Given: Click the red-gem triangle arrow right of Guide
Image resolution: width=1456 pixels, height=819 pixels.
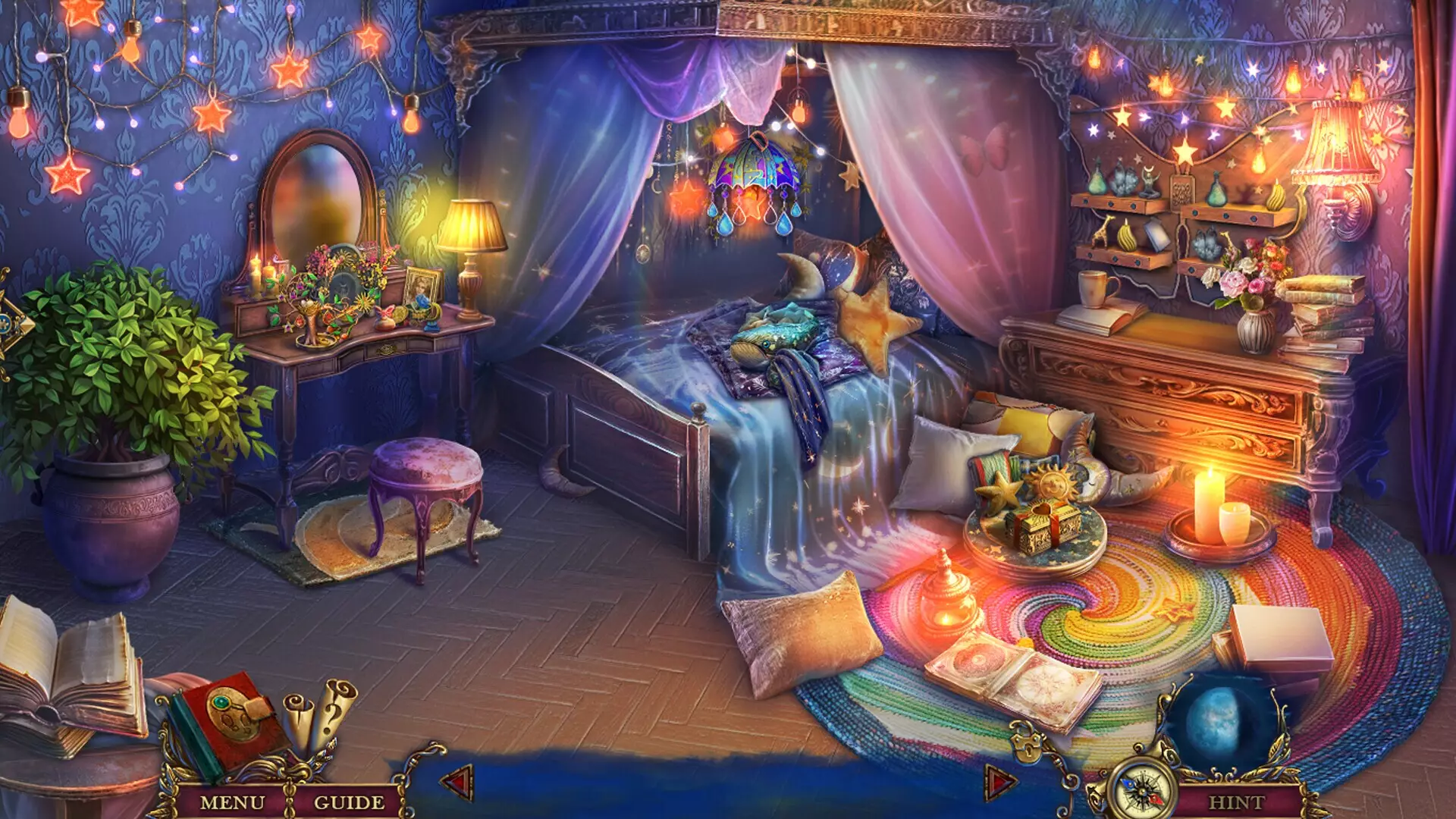Looking at the screenshot, I should click(457, 782).
